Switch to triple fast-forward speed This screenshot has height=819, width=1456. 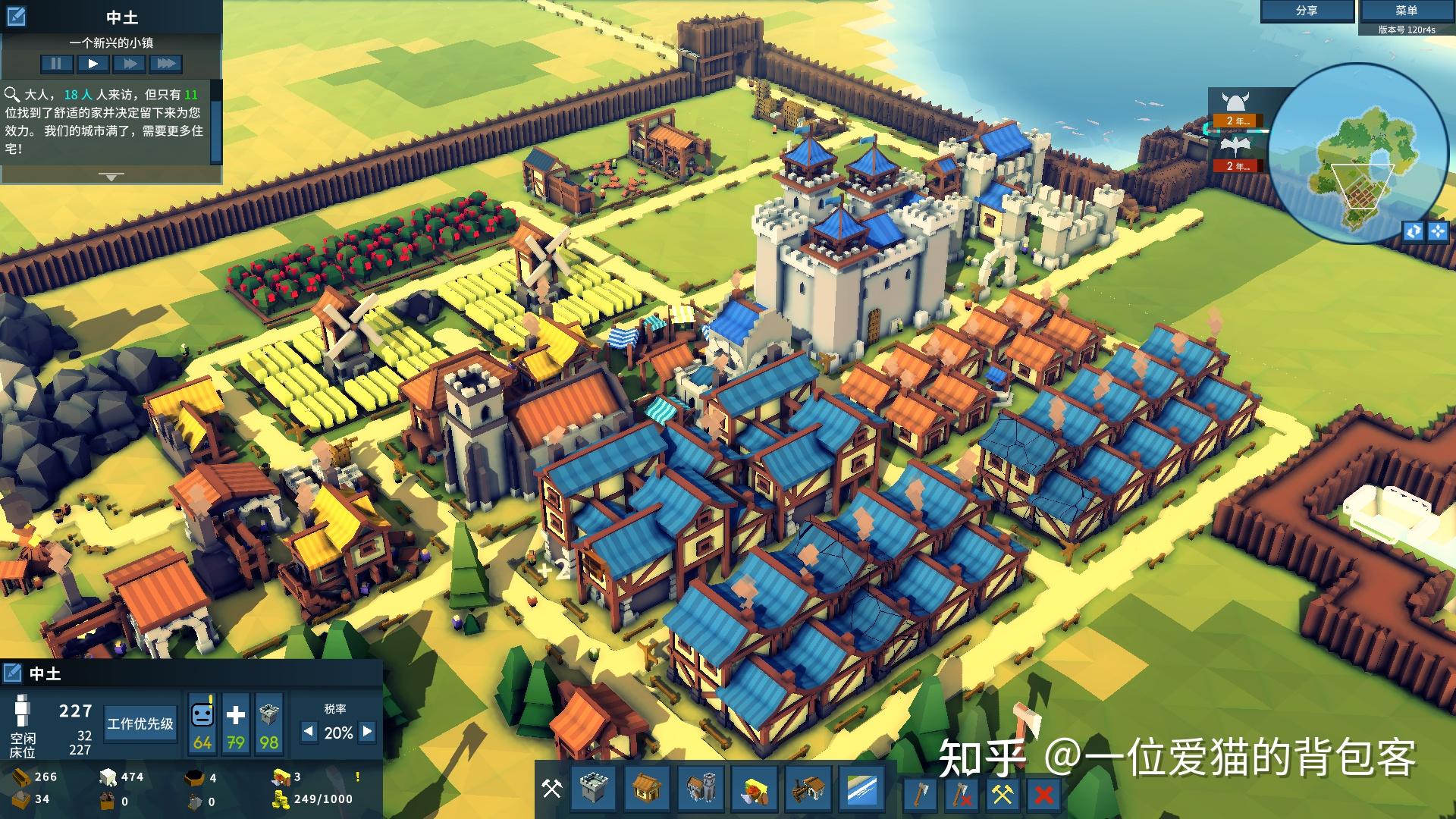pos(165,64)
